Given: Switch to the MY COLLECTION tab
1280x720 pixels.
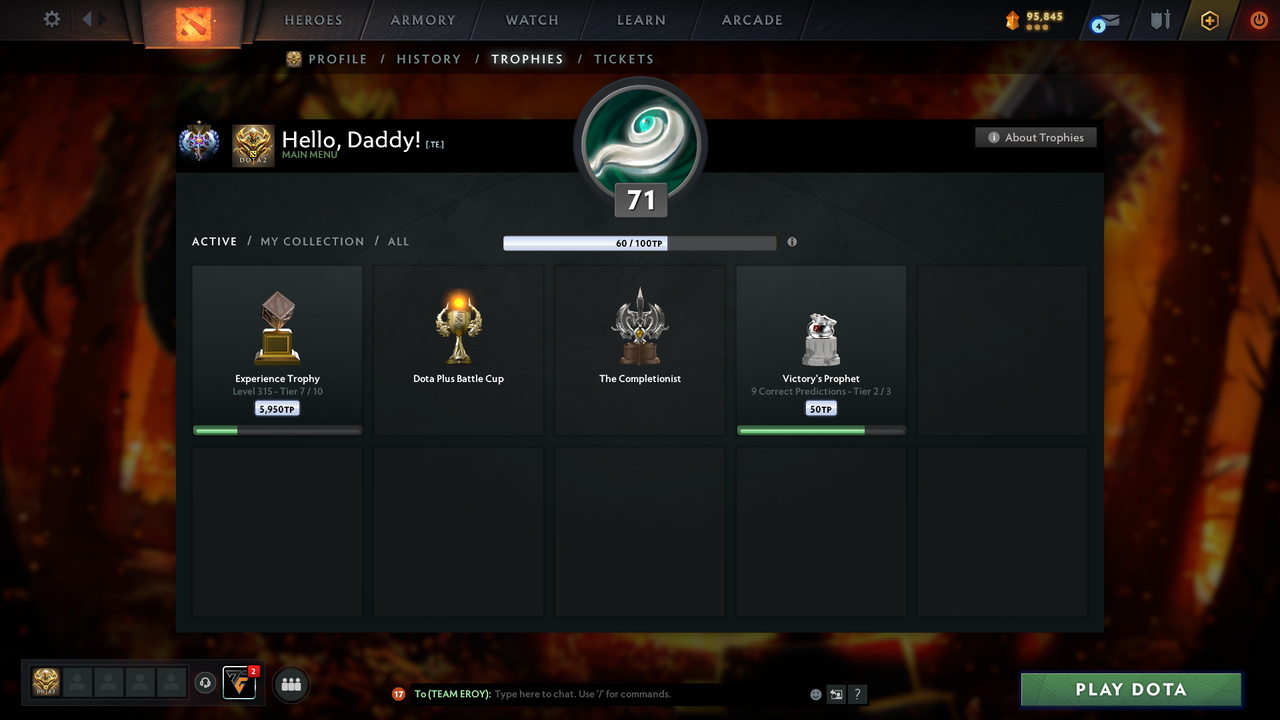Looking at the screenshot, I should click(x=312, y=241).
